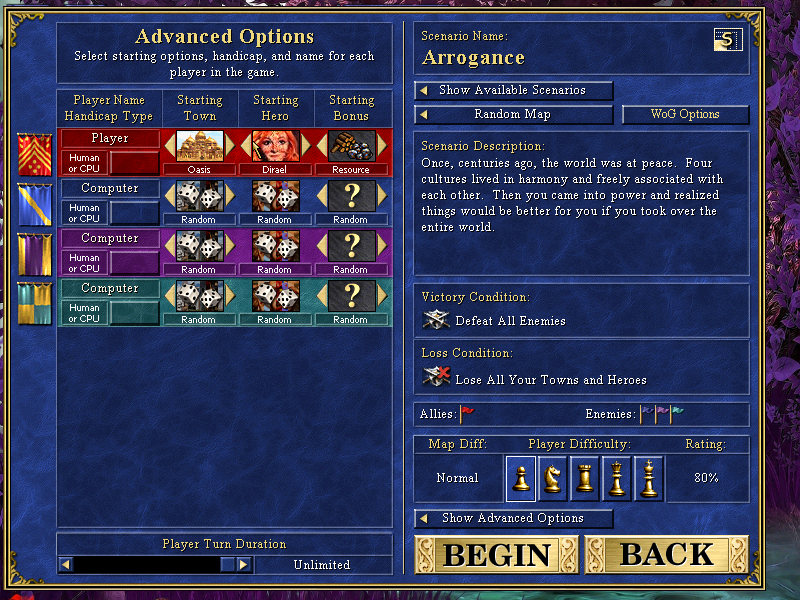Choose the knight difficulty icon
This screenshot has width=800, height=600.
coord(553,478)
